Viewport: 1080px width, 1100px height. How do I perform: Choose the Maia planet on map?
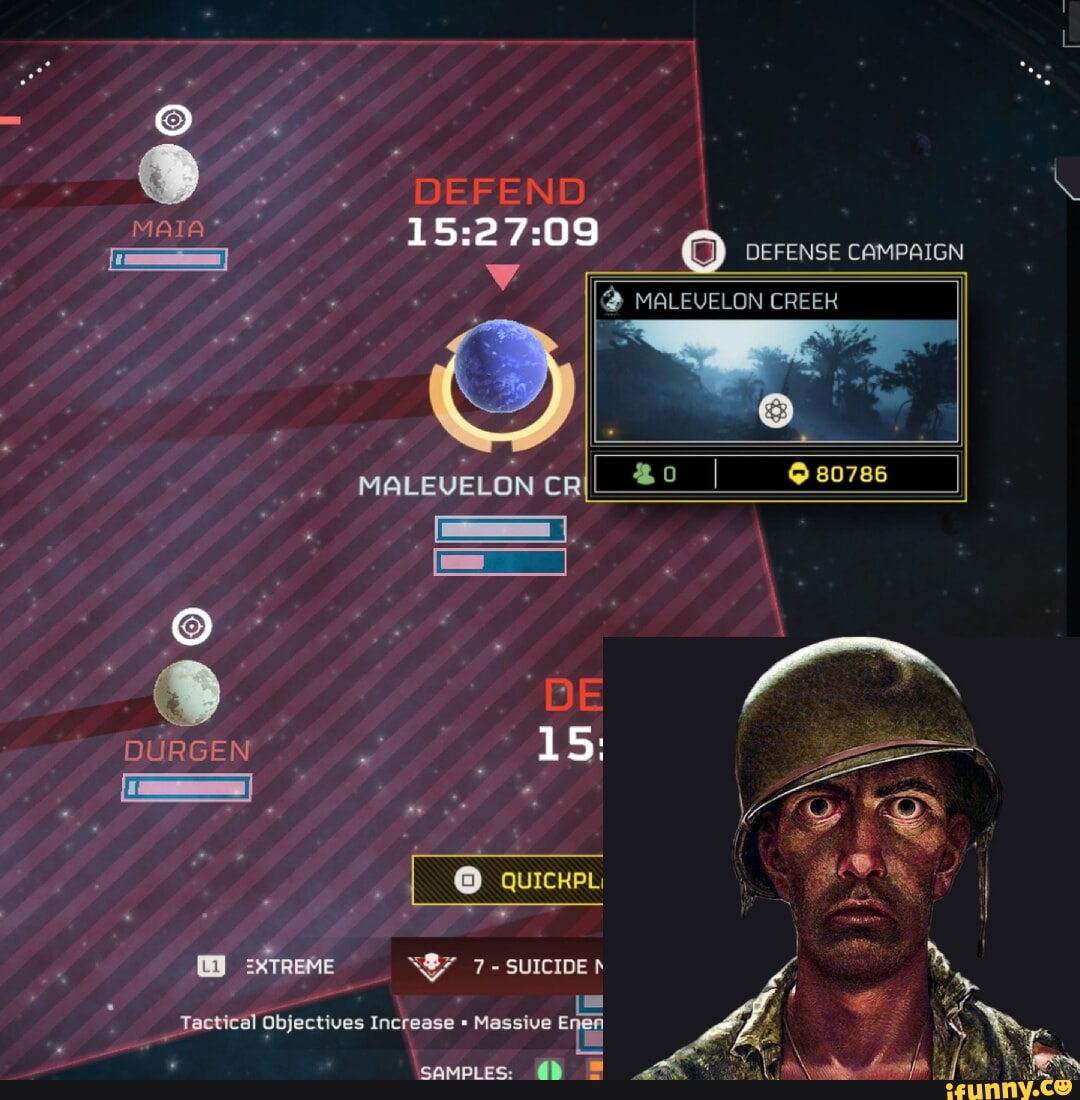[x=168, y=173]
